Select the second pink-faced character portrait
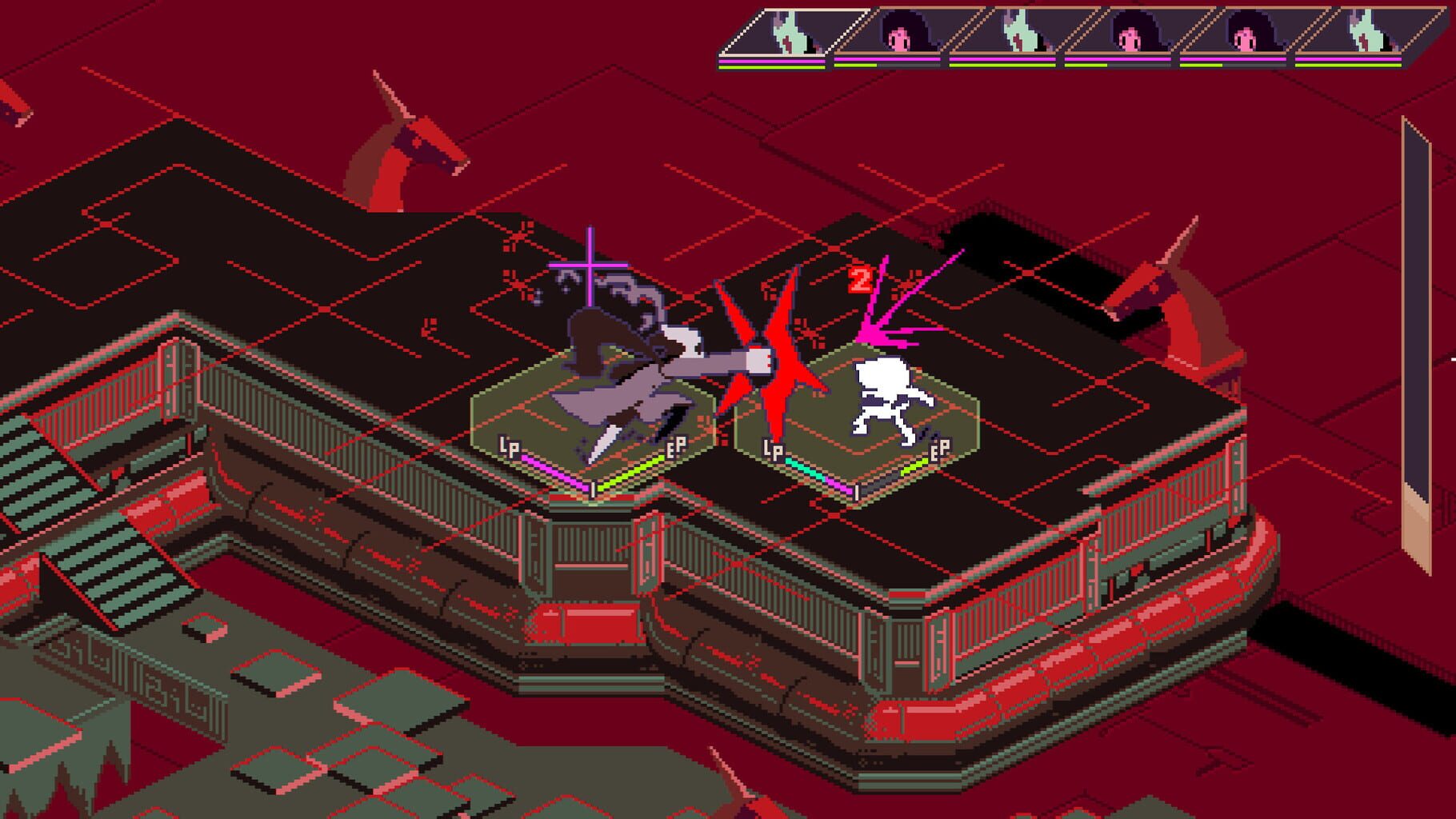Screen dimensions: 1456x819 coord(1132,36)
